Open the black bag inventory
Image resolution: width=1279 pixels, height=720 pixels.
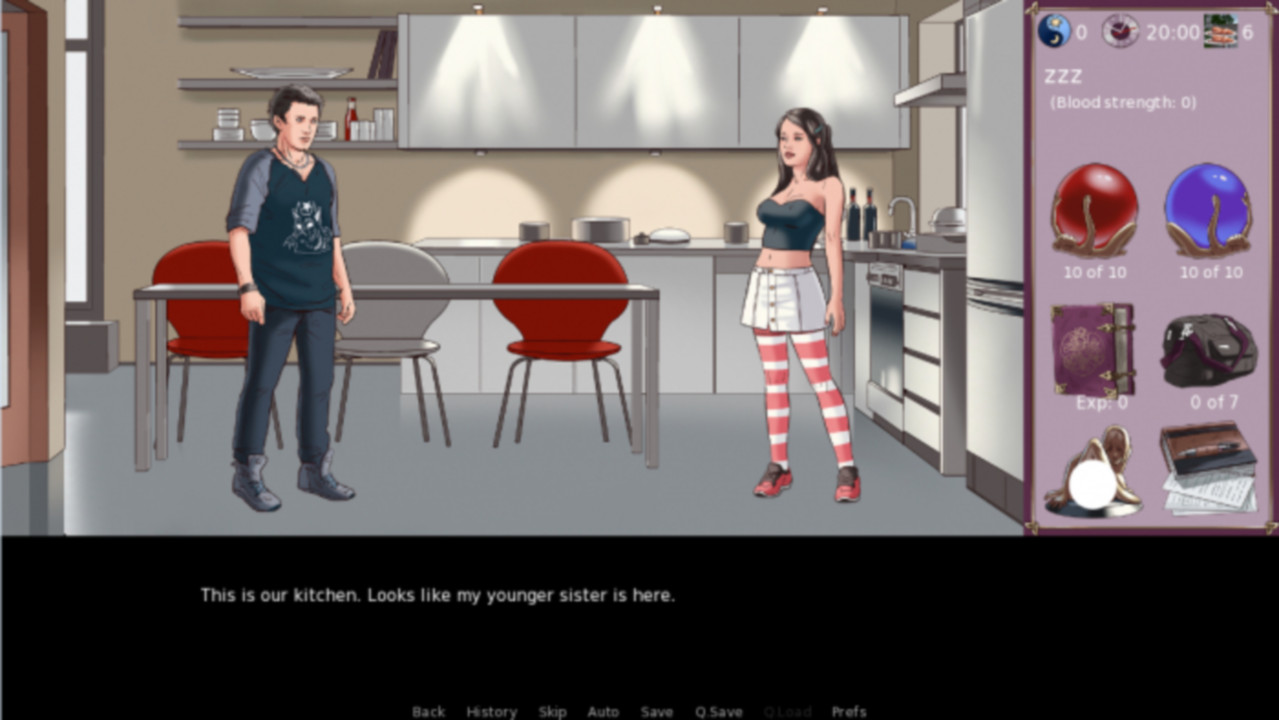1209,350
